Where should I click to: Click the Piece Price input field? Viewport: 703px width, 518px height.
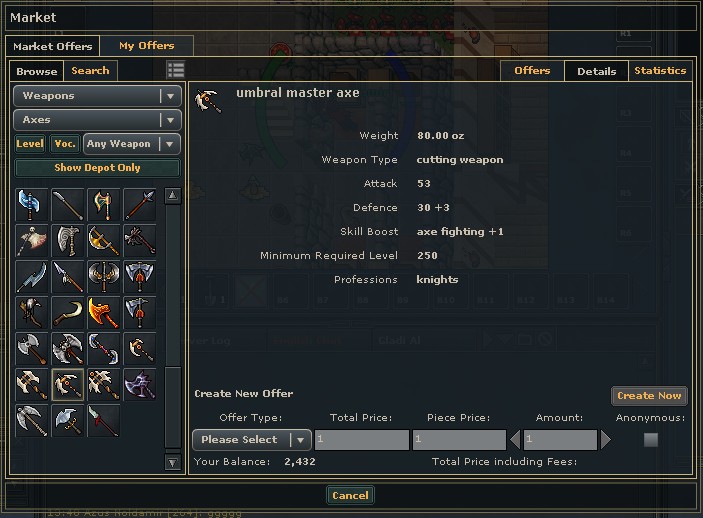click(459, 440)
